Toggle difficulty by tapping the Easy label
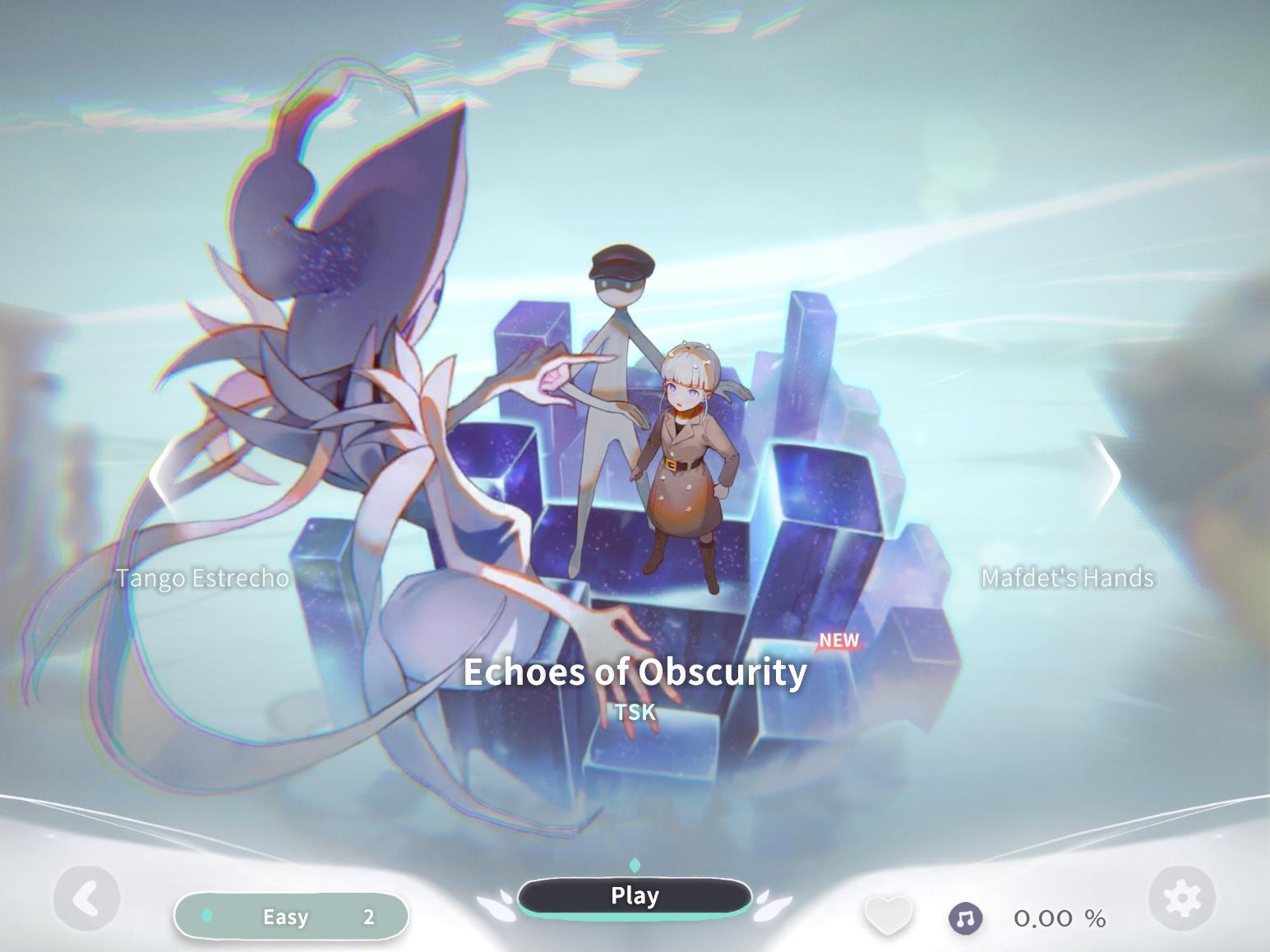This screenshot has width=1270, height=952. 285,917
